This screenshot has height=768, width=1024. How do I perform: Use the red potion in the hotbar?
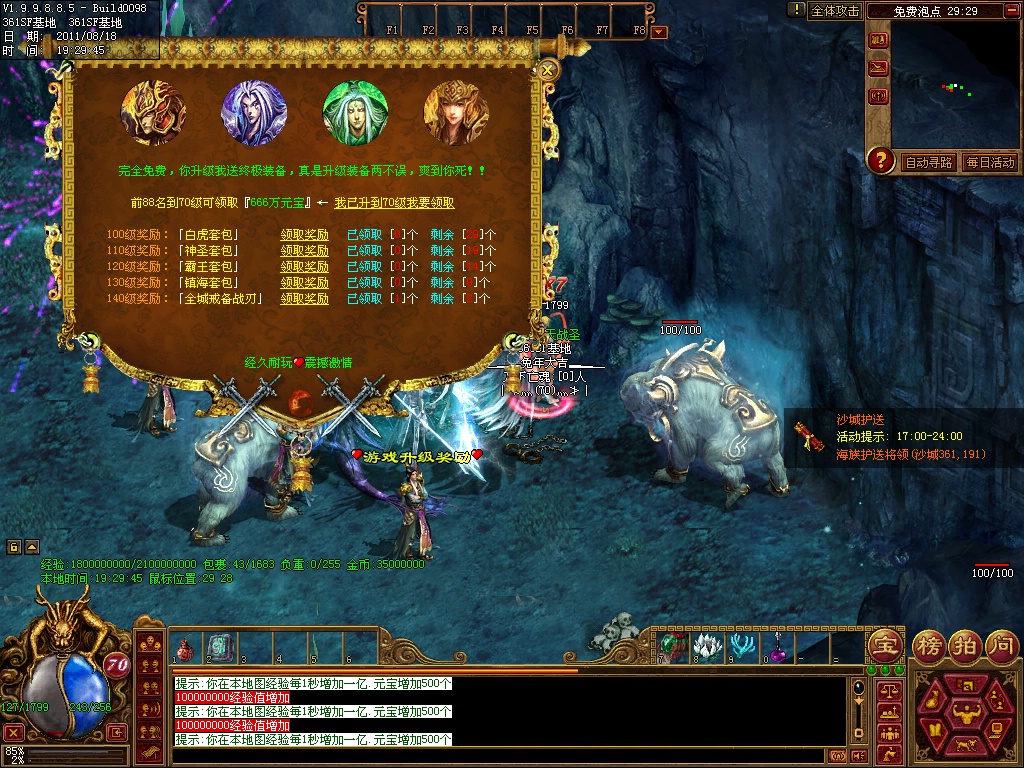(183, 649)
